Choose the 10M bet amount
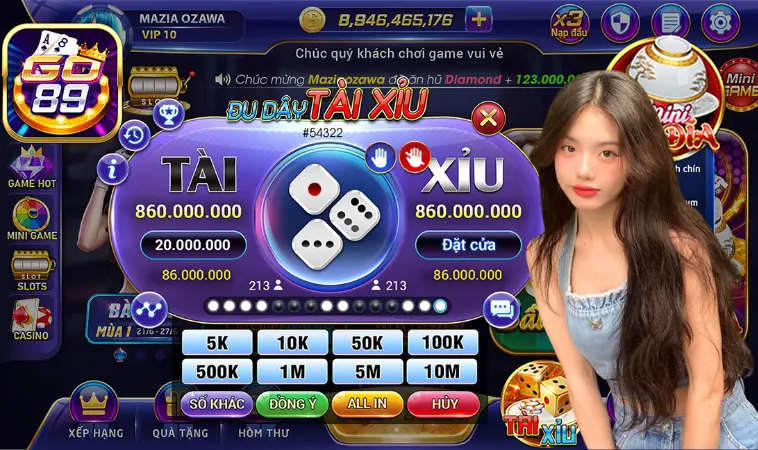Image resolution: width=758 pixels, height=450 pixels. [441, 372]
